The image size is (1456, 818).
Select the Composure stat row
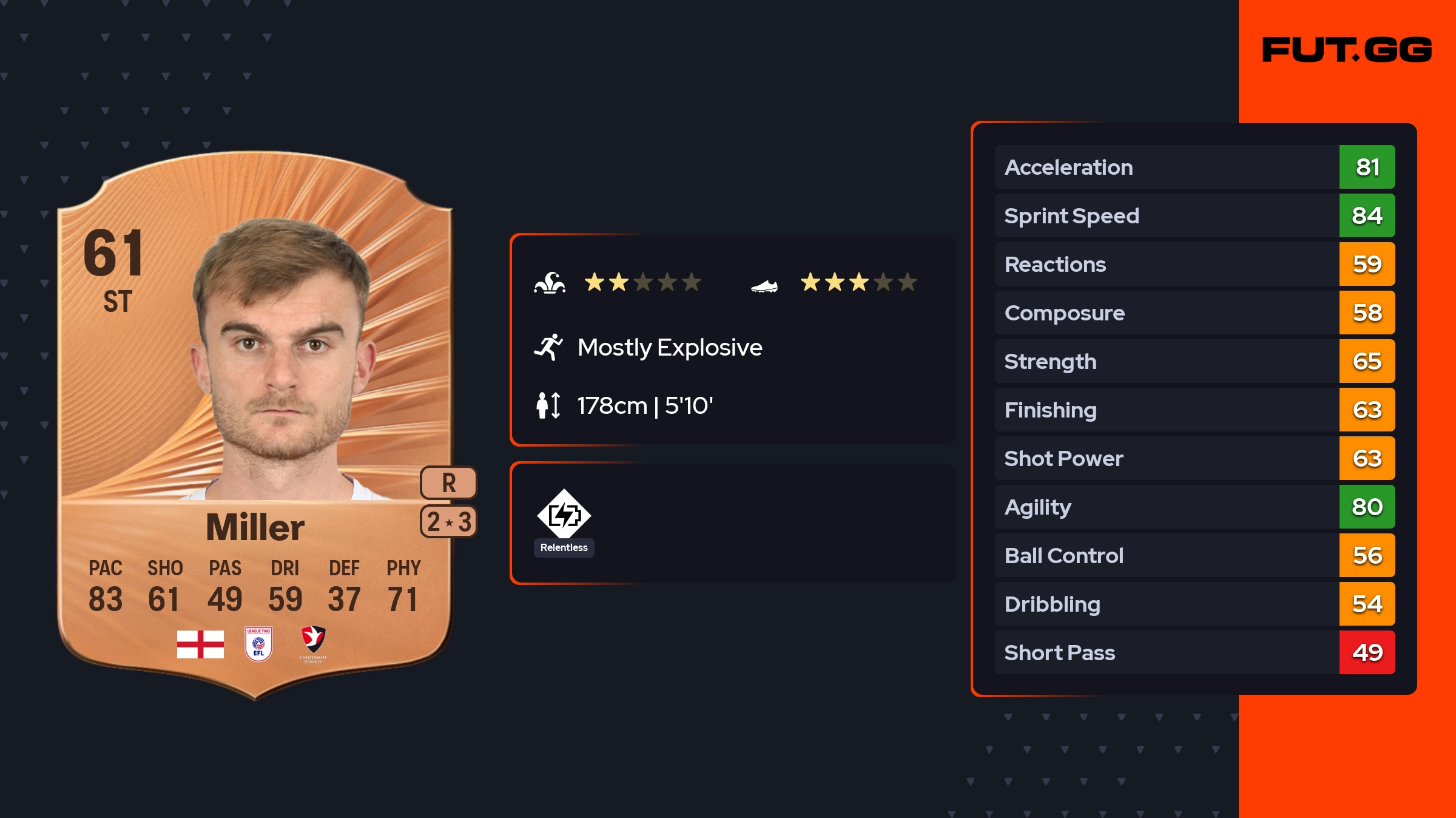1194,313
